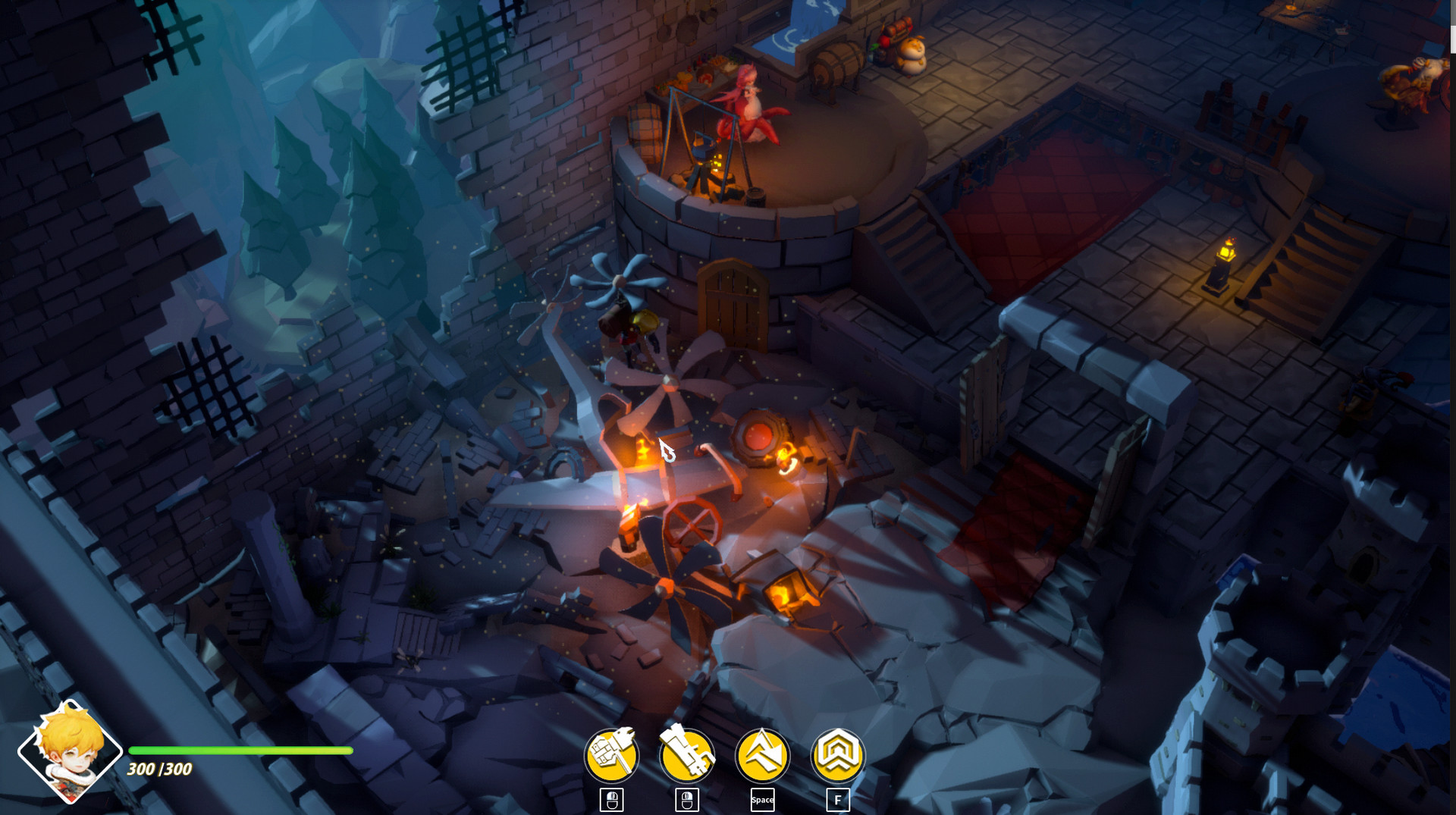Activate the hexagon chevron skill
The width and height of the screenshot is (1456, 815).
tap(837, 755)
